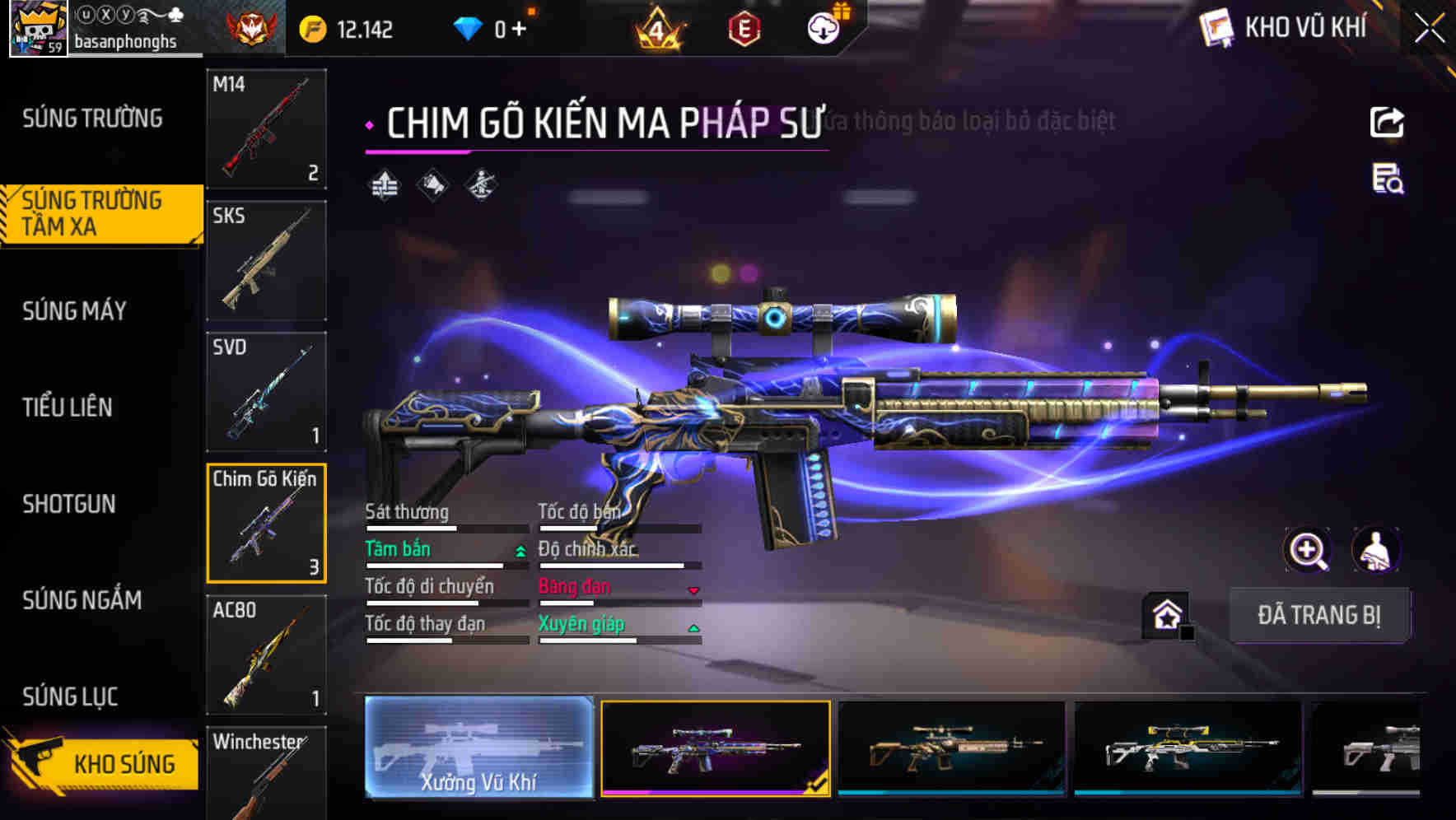The image size is (1456, 820).
Task: Select the Chim Gõ Kiến weapon thumbnail
Action: 266,524
